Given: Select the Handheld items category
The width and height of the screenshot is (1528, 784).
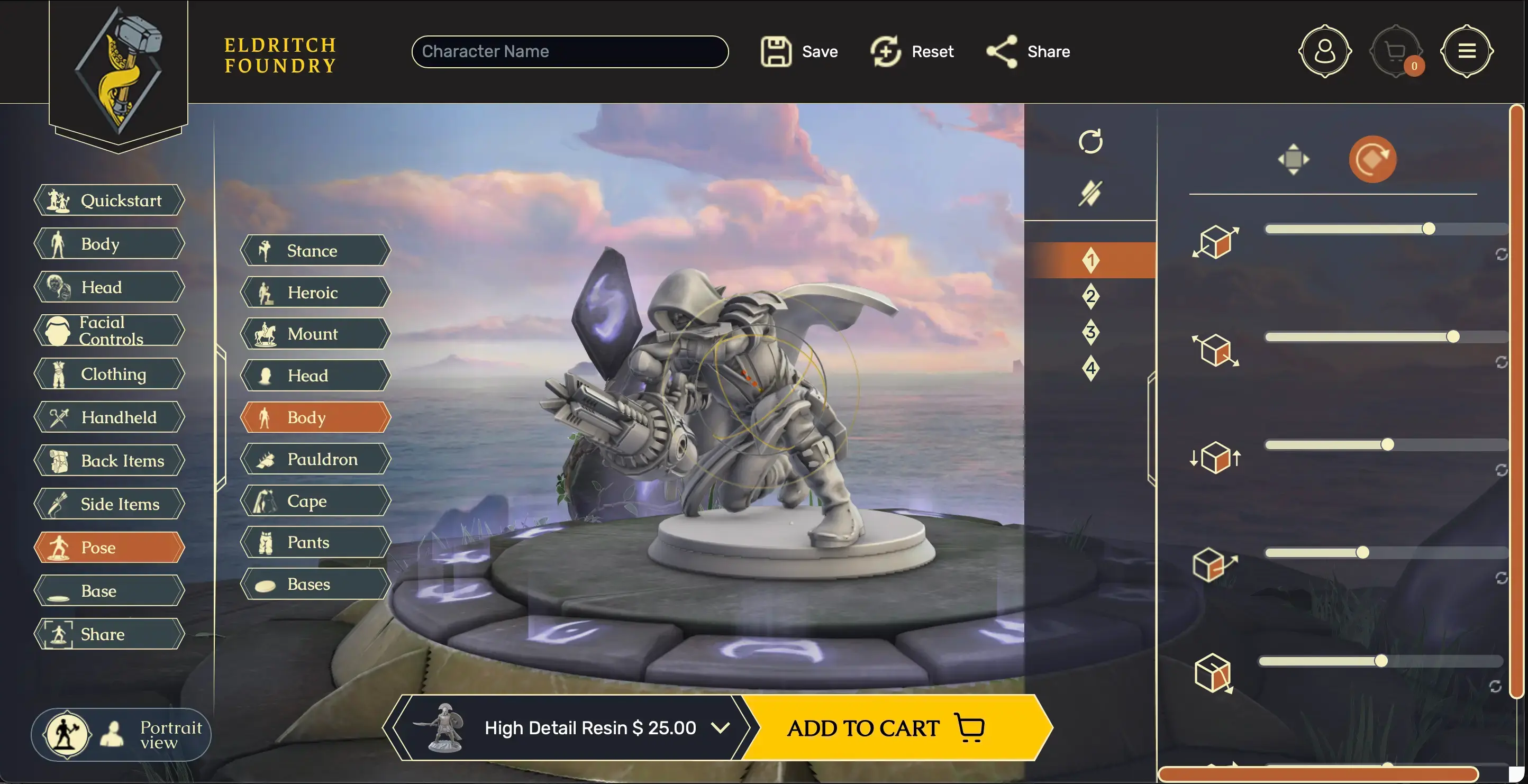Looking at the screenshot, I should tap(108, 417).
